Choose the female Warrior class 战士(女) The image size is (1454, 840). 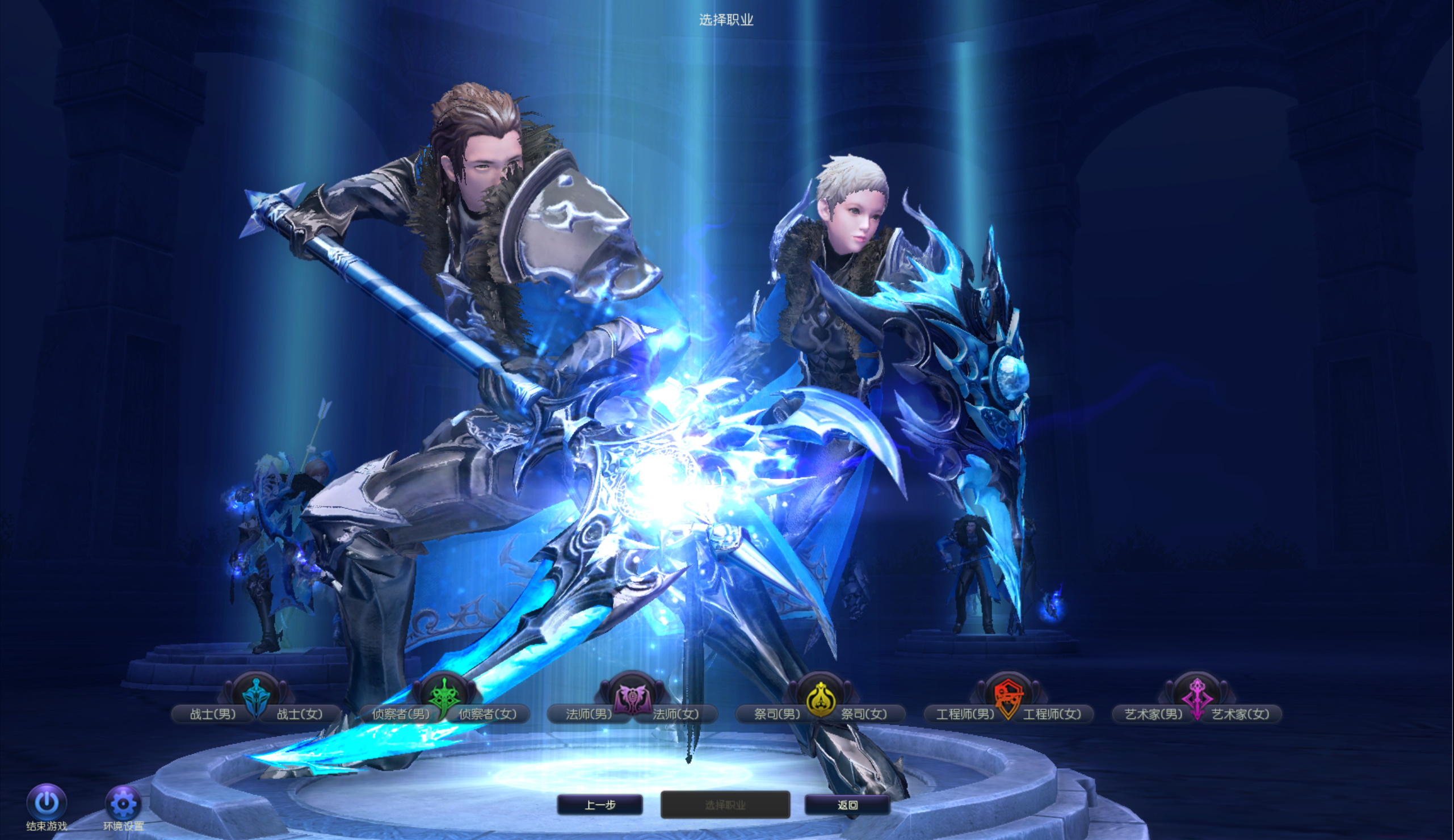coord(300,714)
